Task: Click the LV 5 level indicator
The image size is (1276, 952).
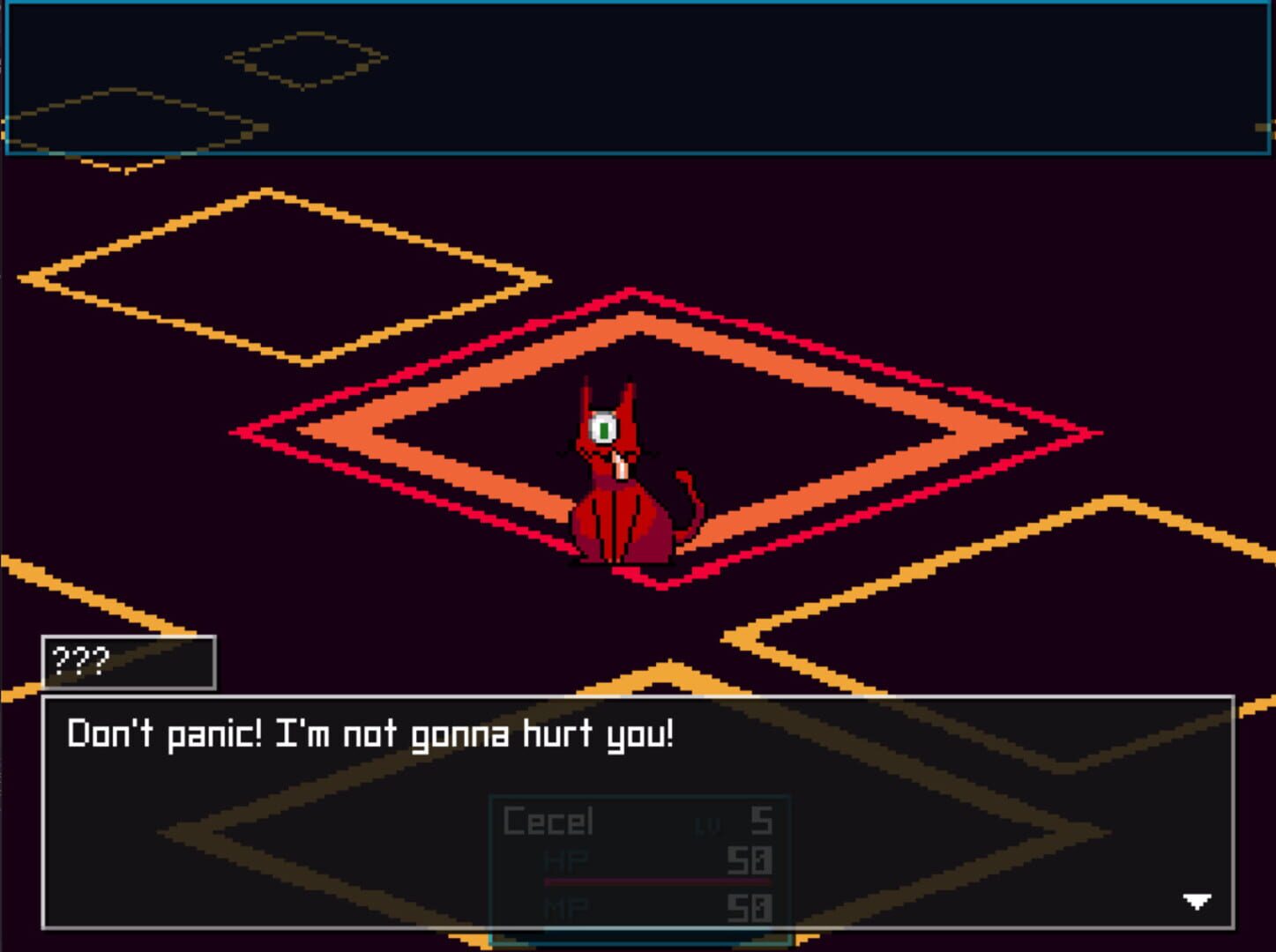Action: pyautogui.click(x=736, y=823)
